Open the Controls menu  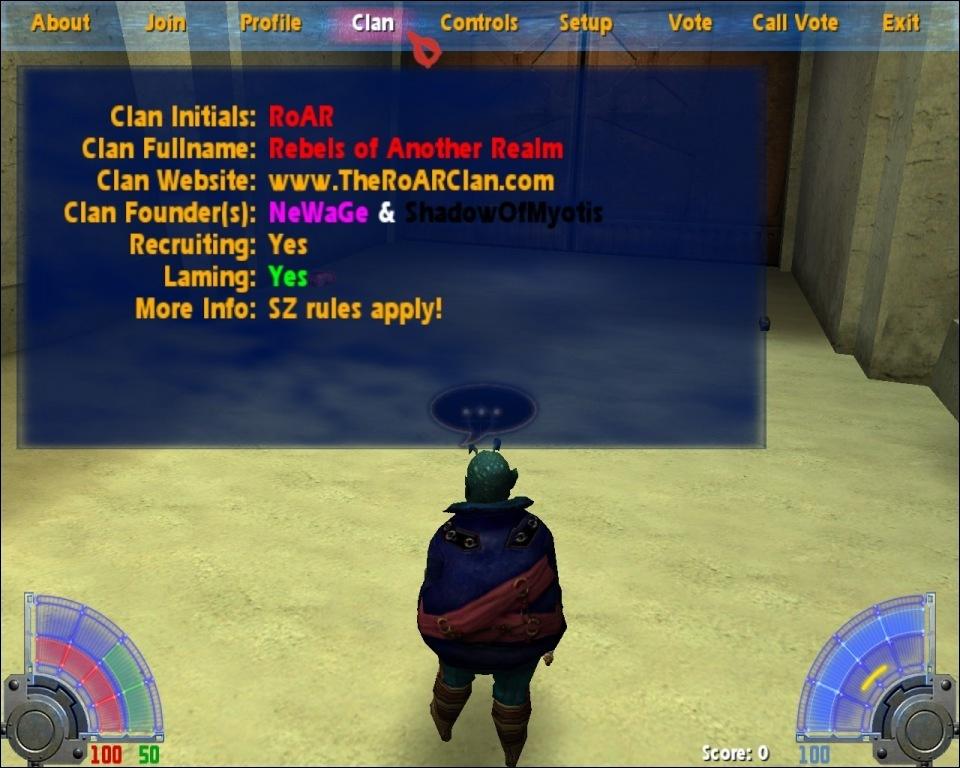[x=479, y=23]
